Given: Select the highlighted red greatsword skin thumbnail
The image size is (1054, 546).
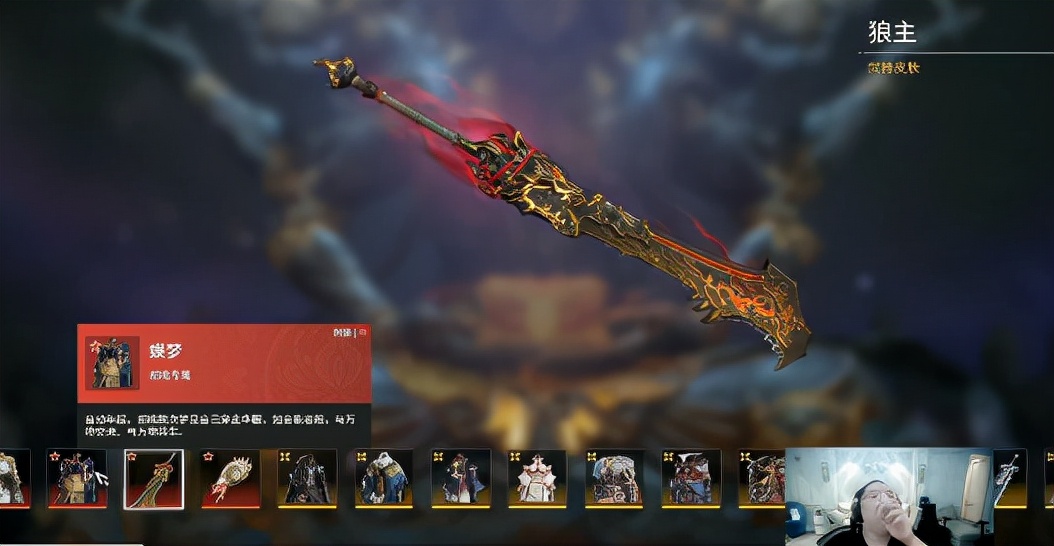Looking at the screenshot, I should point(153,479).
